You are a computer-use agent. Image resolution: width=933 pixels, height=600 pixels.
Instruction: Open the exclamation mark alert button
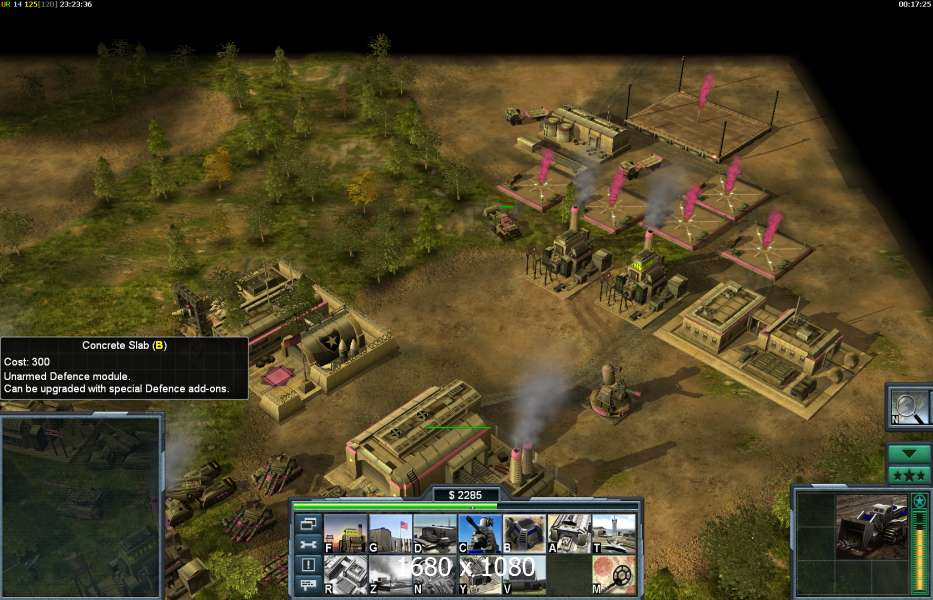coord(307,566)
